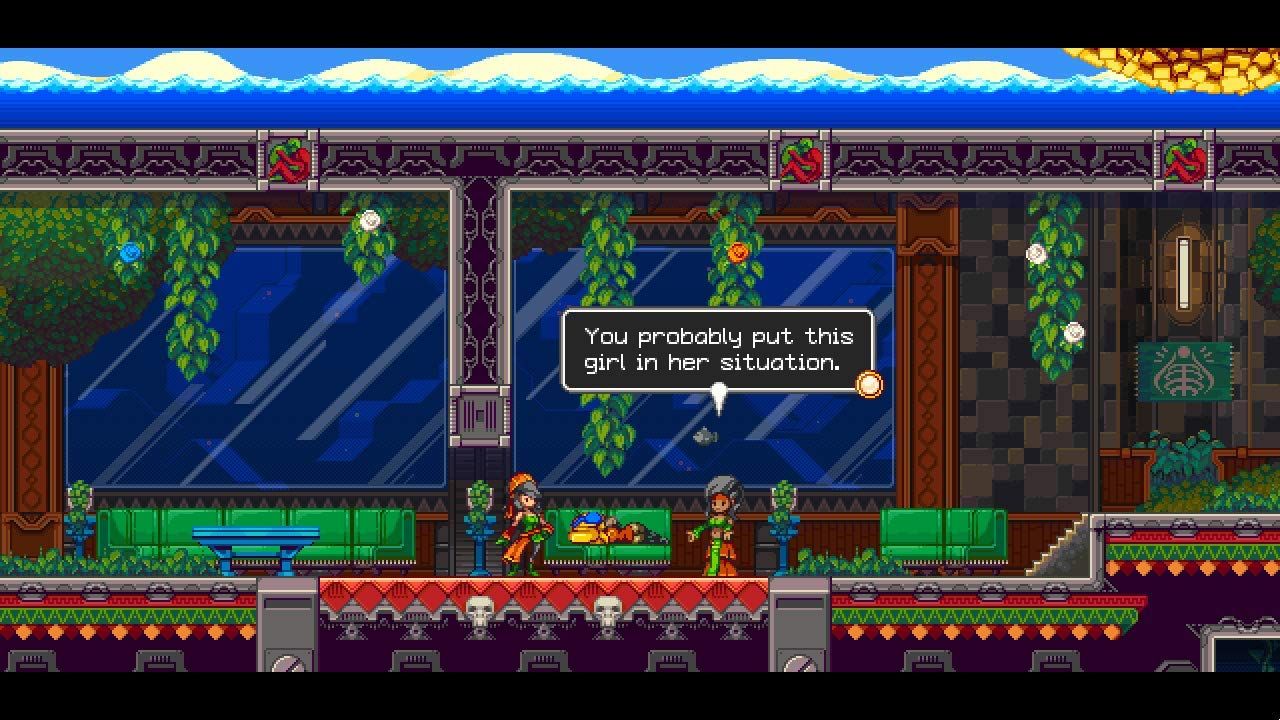Viewport: 1280px width, 720px height.
Task: Advance dialogue with the orange continue indicator
Action: pos(870,385)
